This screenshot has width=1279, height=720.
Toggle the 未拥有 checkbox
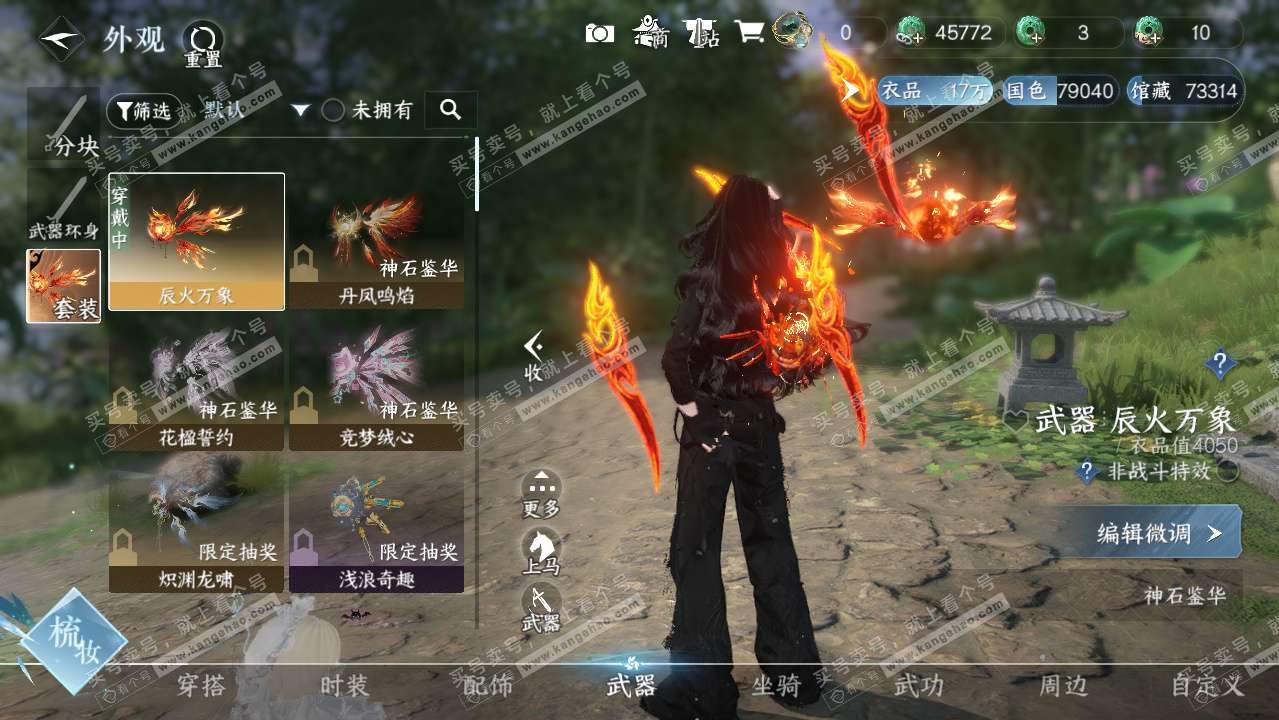tap(333, 111)
